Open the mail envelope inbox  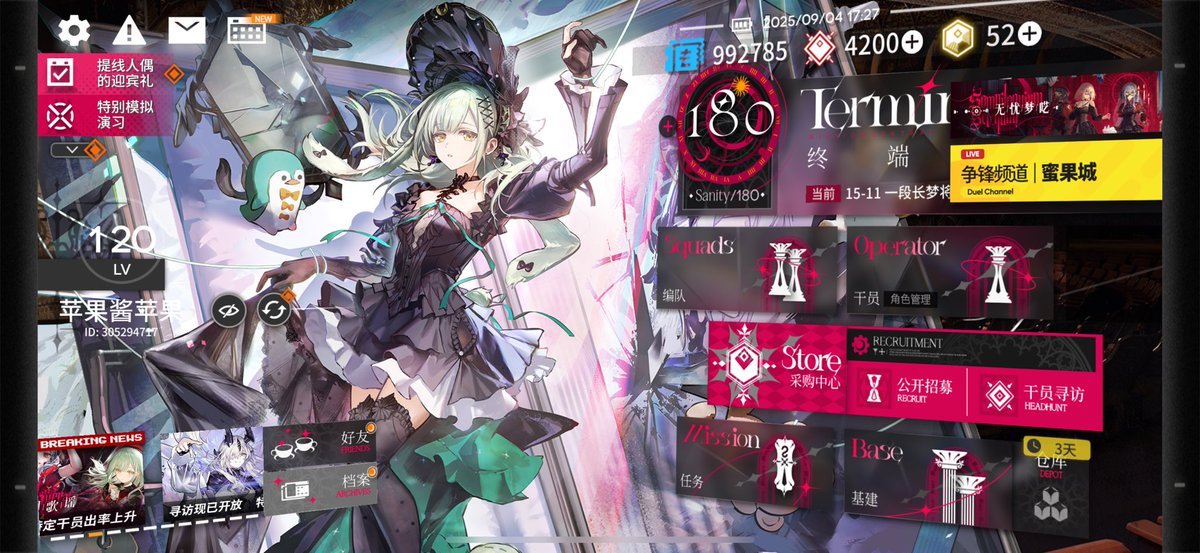187,30
